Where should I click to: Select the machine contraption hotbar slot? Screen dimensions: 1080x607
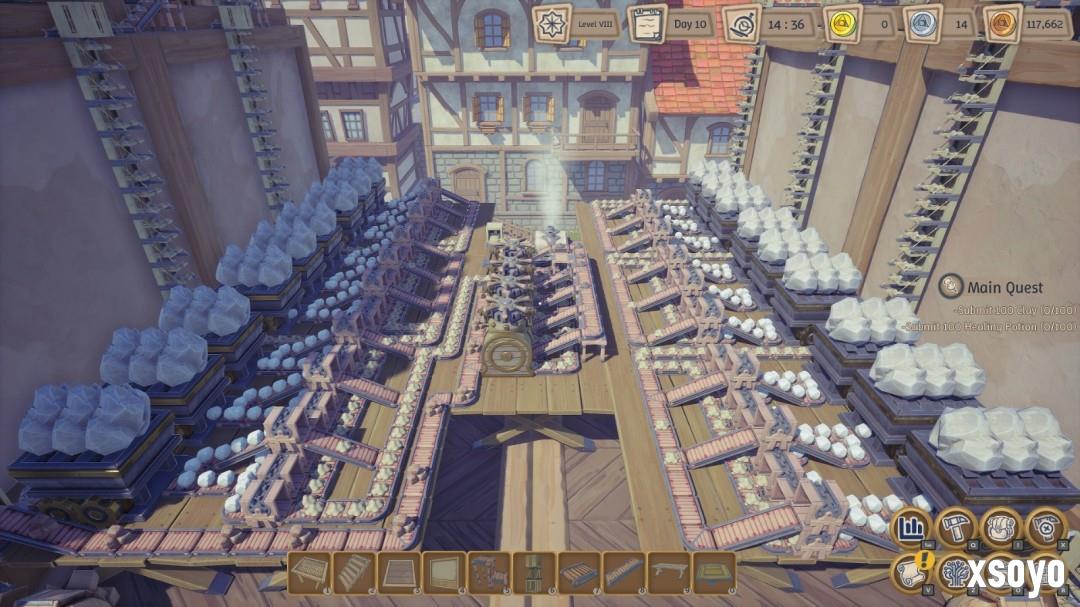[x=489, y=573]
